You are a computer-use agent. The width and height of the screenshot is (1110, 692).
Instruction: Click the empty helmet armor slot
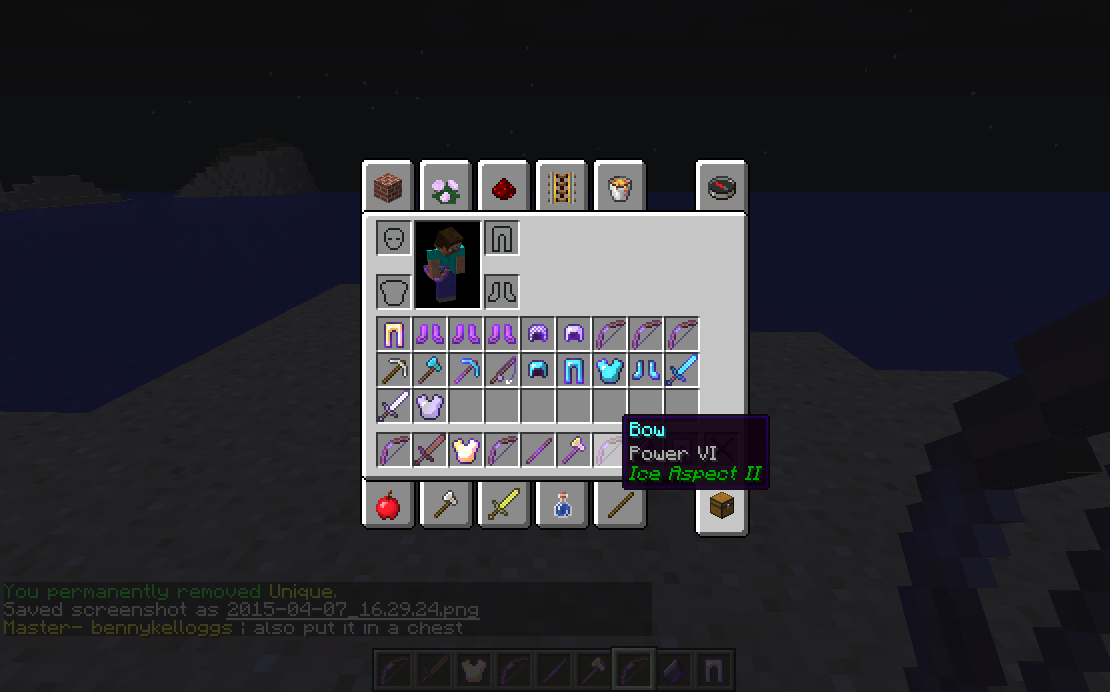pos(394,239)
